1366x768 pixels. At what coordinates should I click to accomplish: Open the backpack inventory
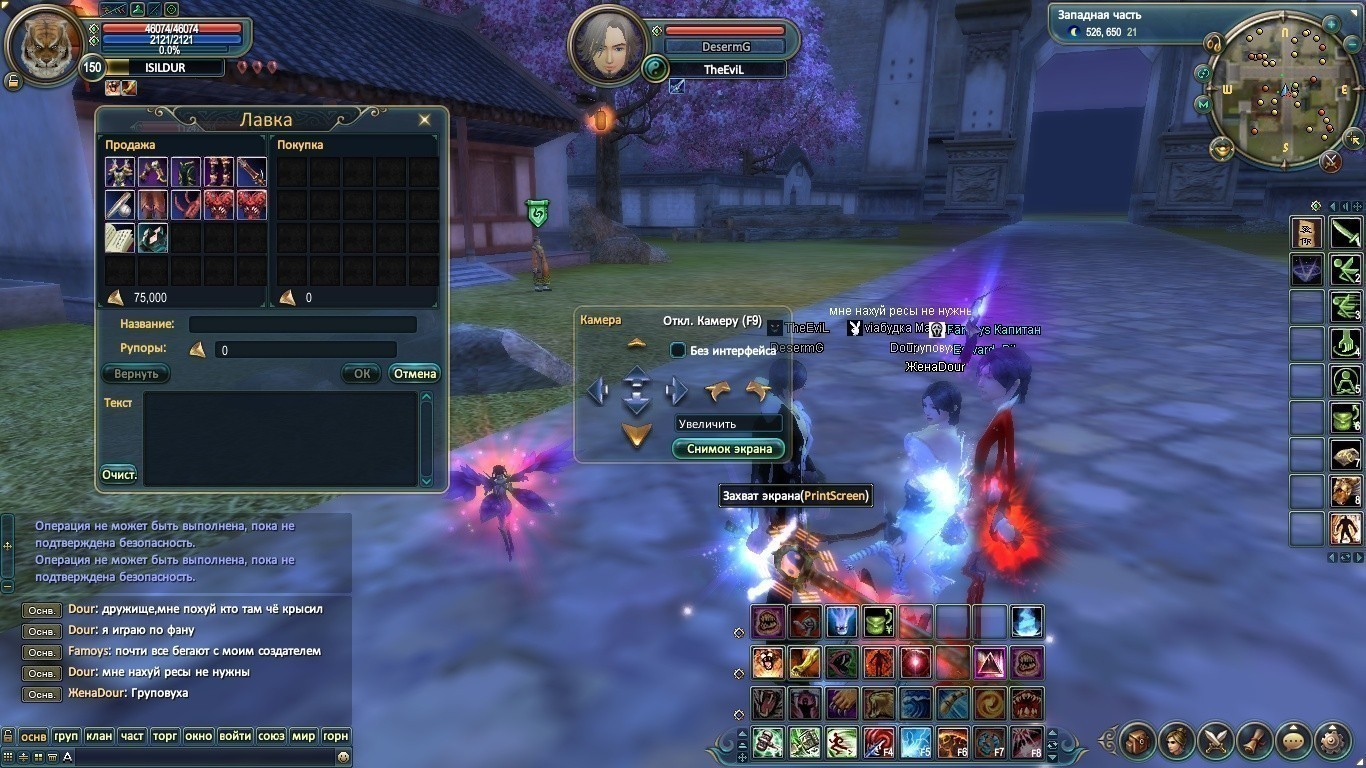pyautogui.click(x=1138, y=741)
